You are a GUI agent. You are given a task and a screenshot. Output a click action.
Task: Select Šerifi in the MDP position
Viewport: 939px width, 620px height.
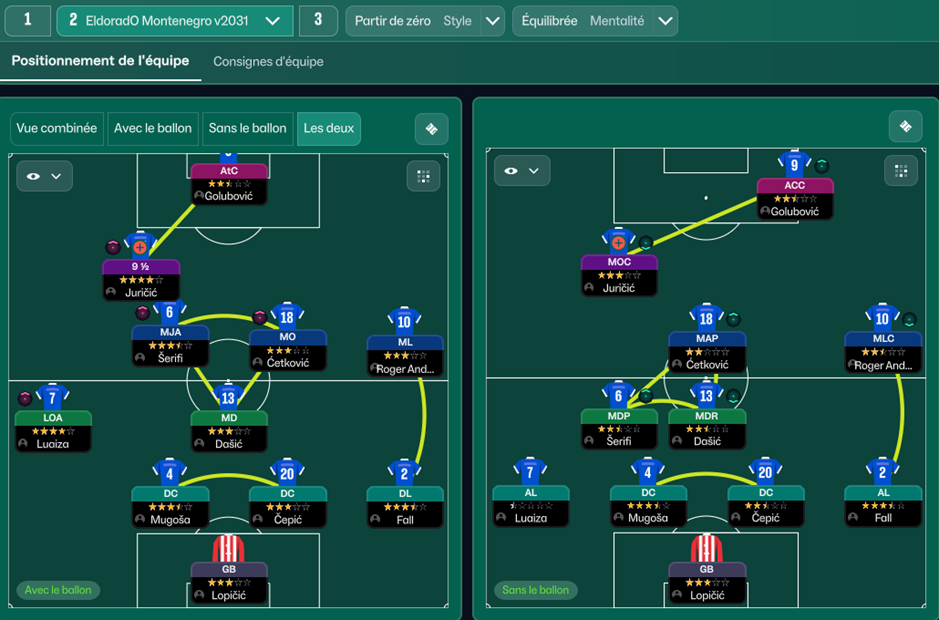coord(619,427)
